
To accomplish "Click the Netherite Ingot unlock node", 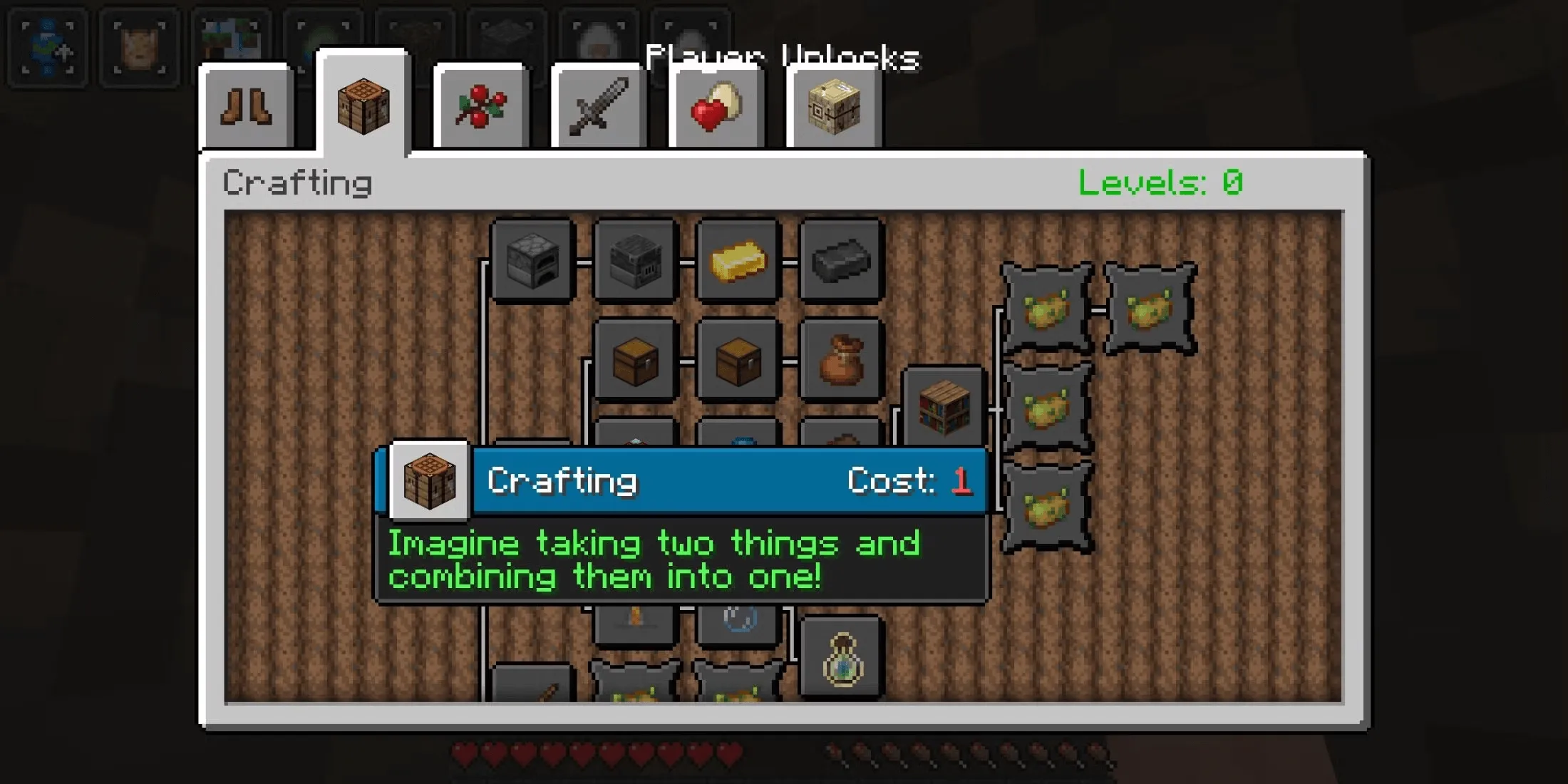I will 840,262.
